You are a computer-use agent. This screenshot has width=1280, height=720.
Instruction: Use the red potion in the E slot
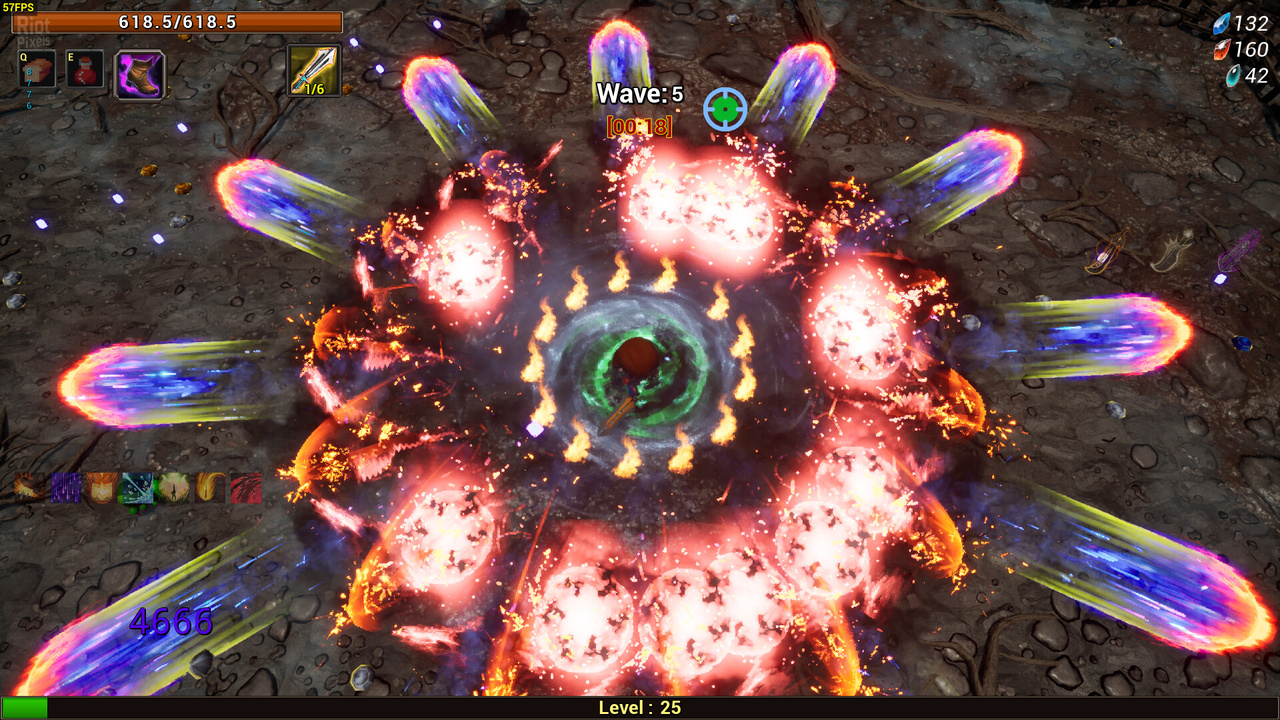[x=85, y=70]
